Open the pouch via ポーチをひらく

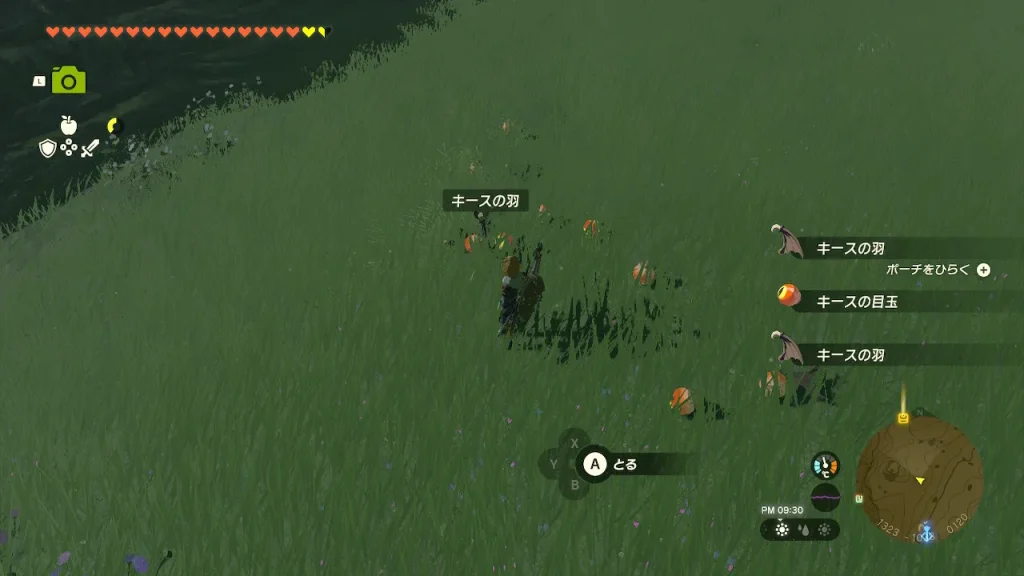(937, 270)
